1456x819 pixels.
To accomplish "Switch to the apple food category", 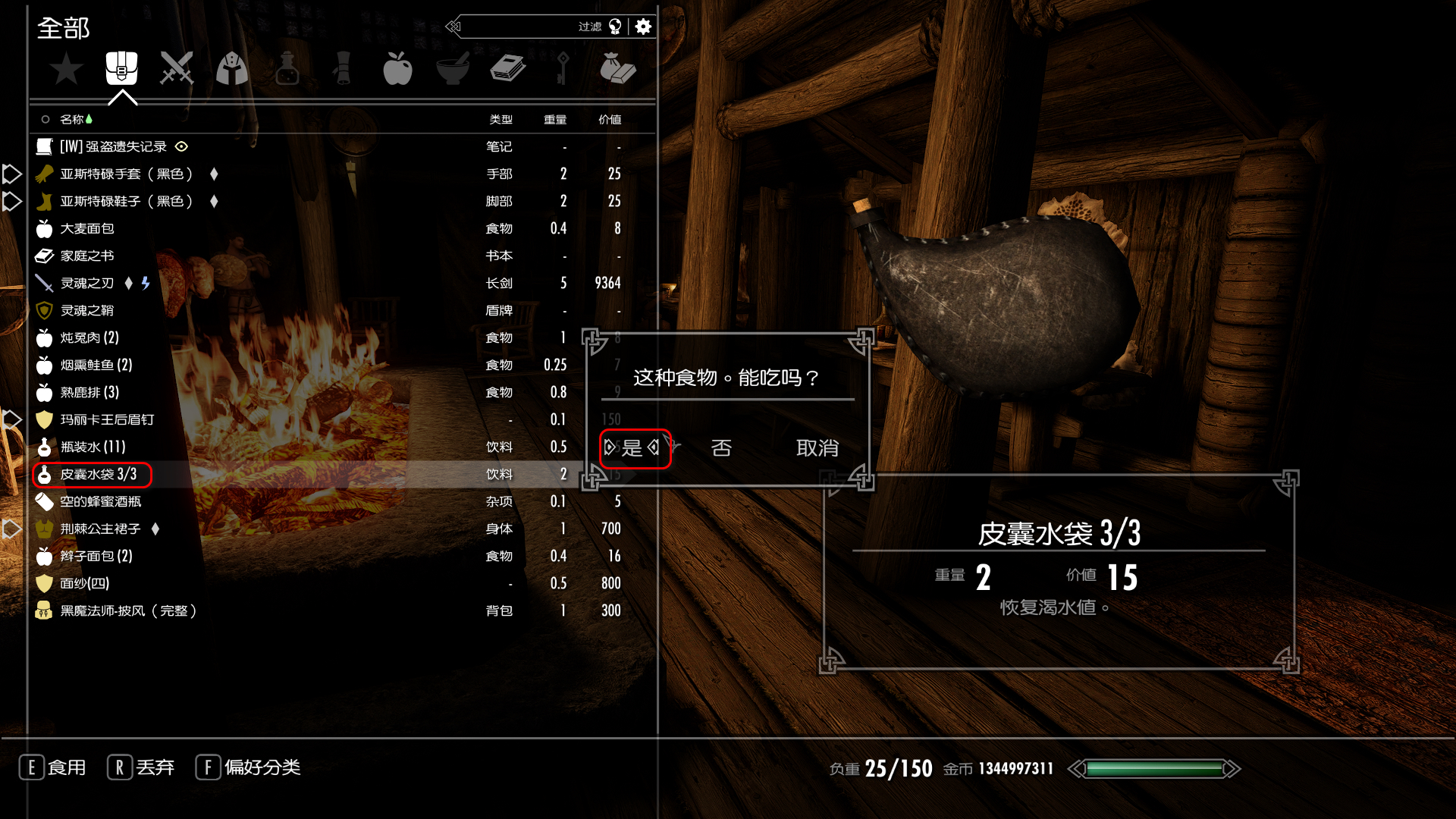I will pyautogui.click(x=397, y=69).
